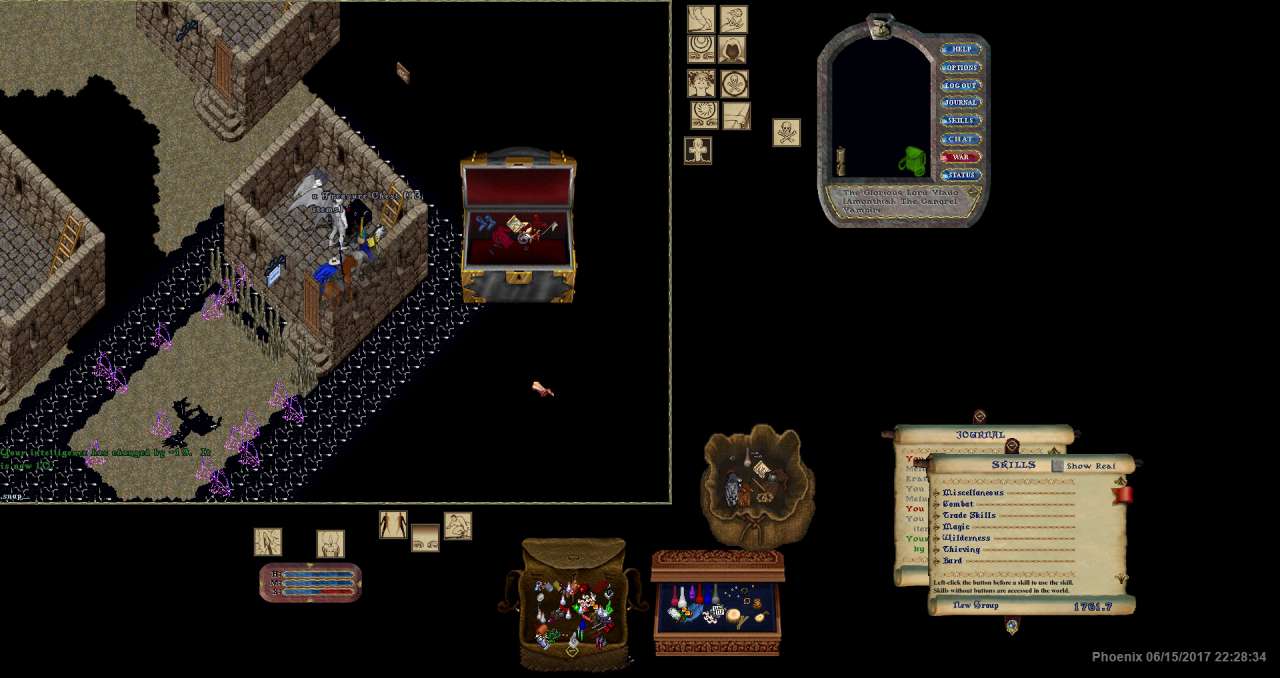Select the hooded figure spell icon

[x=733, y=50]
